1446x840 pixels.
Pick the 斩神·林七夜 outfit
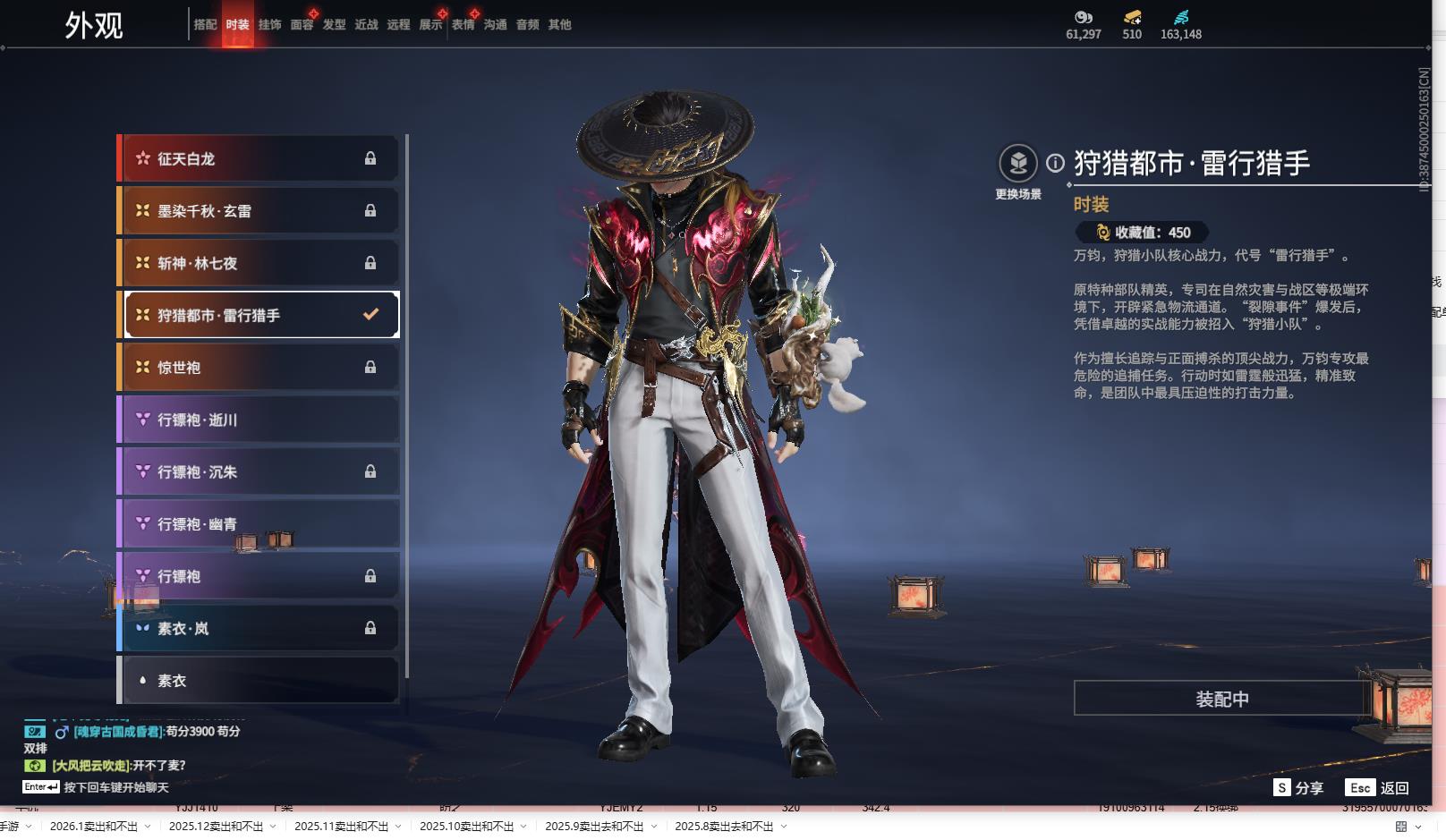tap(259, 263)
